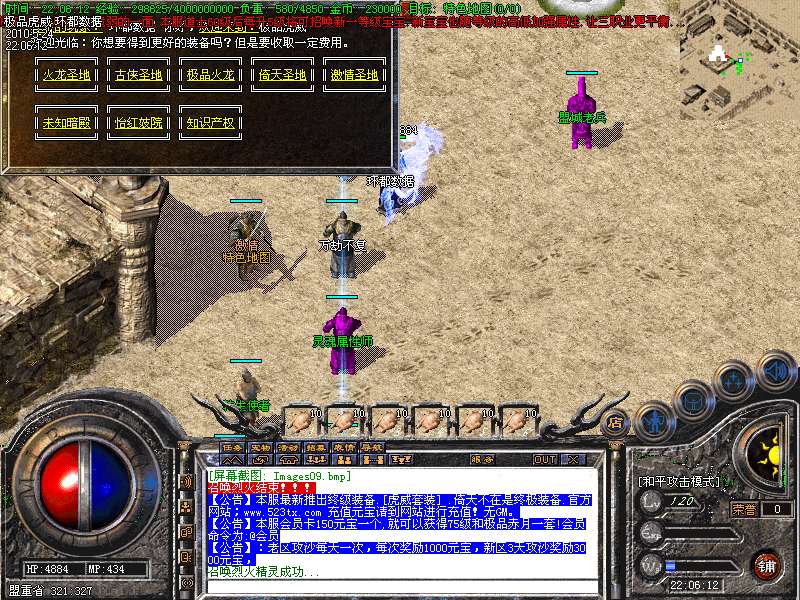
Task: Open the round 店 shop button
Action: click(616, 422)
